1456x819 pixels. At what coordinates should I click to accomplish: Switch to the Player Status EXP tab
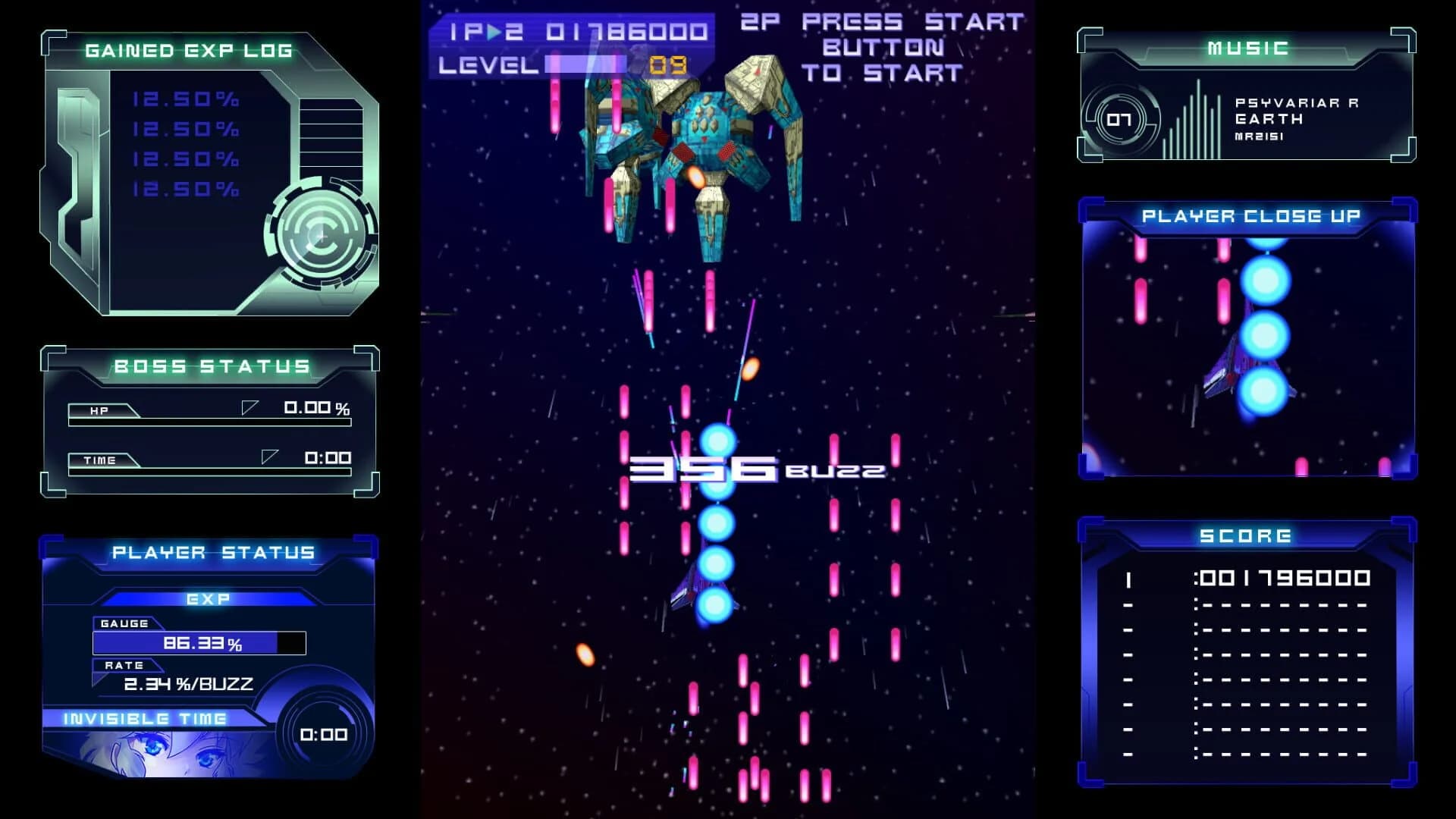pyautogui.click(x=208, y=600)
